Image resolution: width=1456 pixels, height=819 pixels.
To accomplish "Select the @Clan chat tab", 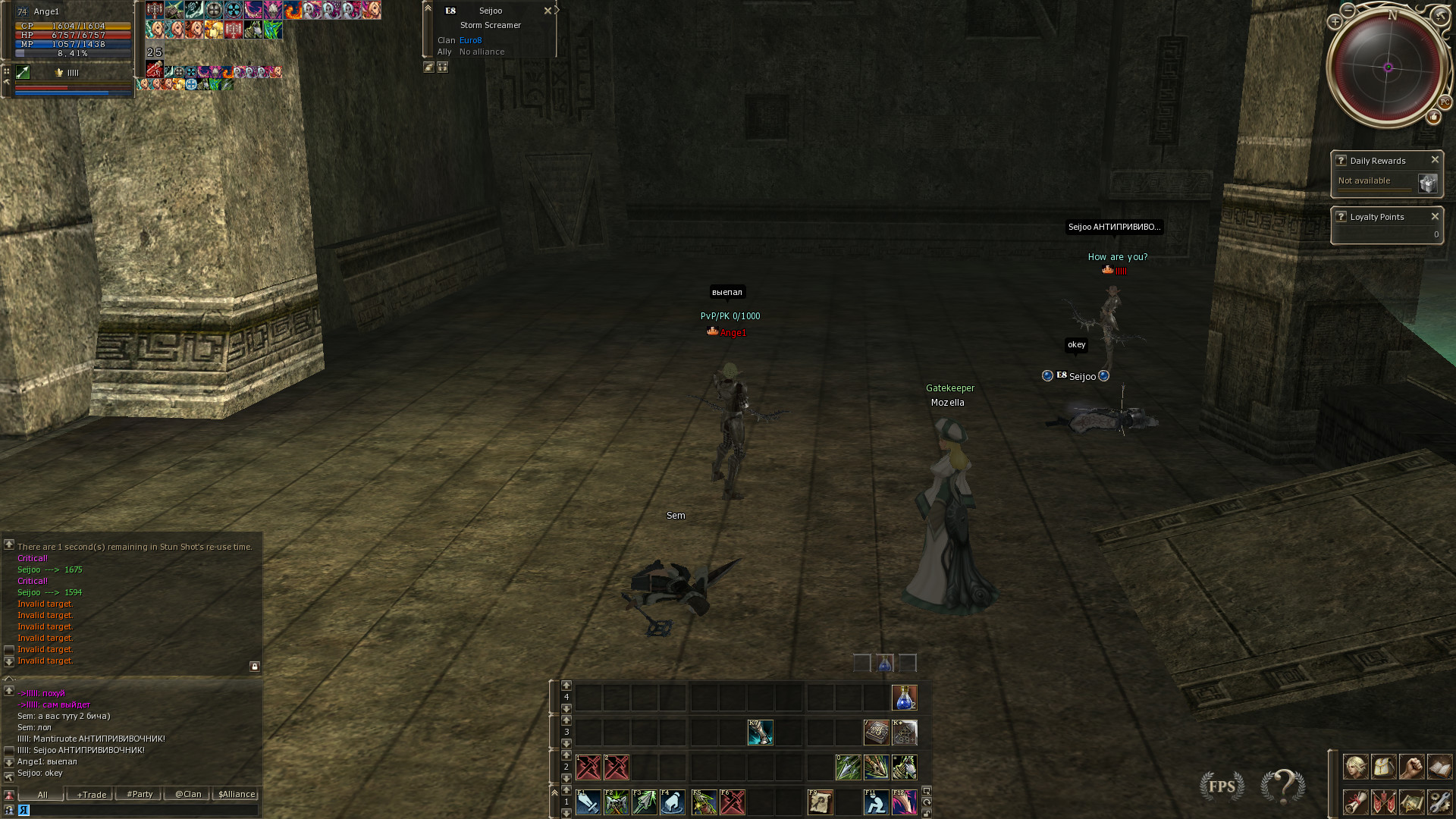I will (x=188, y=794).
